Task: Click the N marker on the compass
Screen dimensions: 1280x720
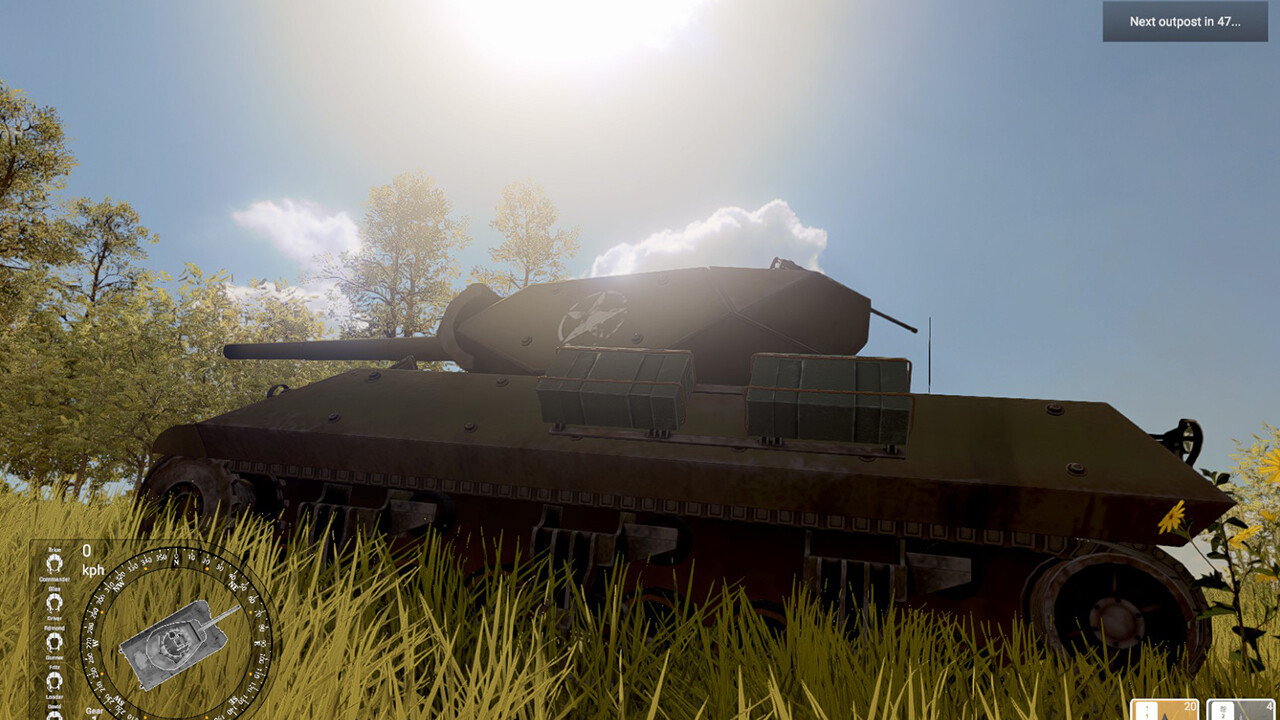Action: [x=175, y=561]
